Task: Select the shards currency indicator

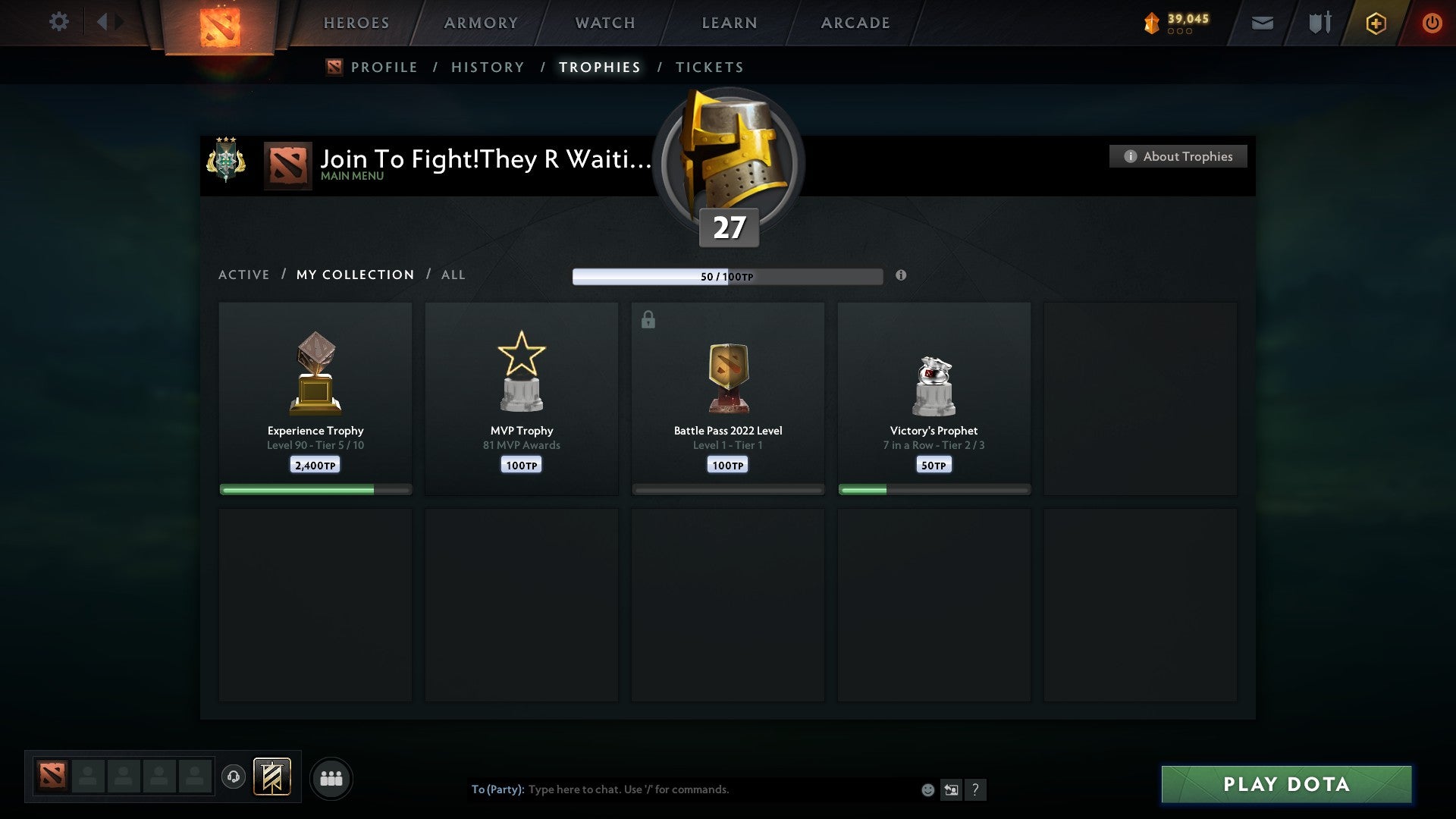Action: (x=1171, y=23)
